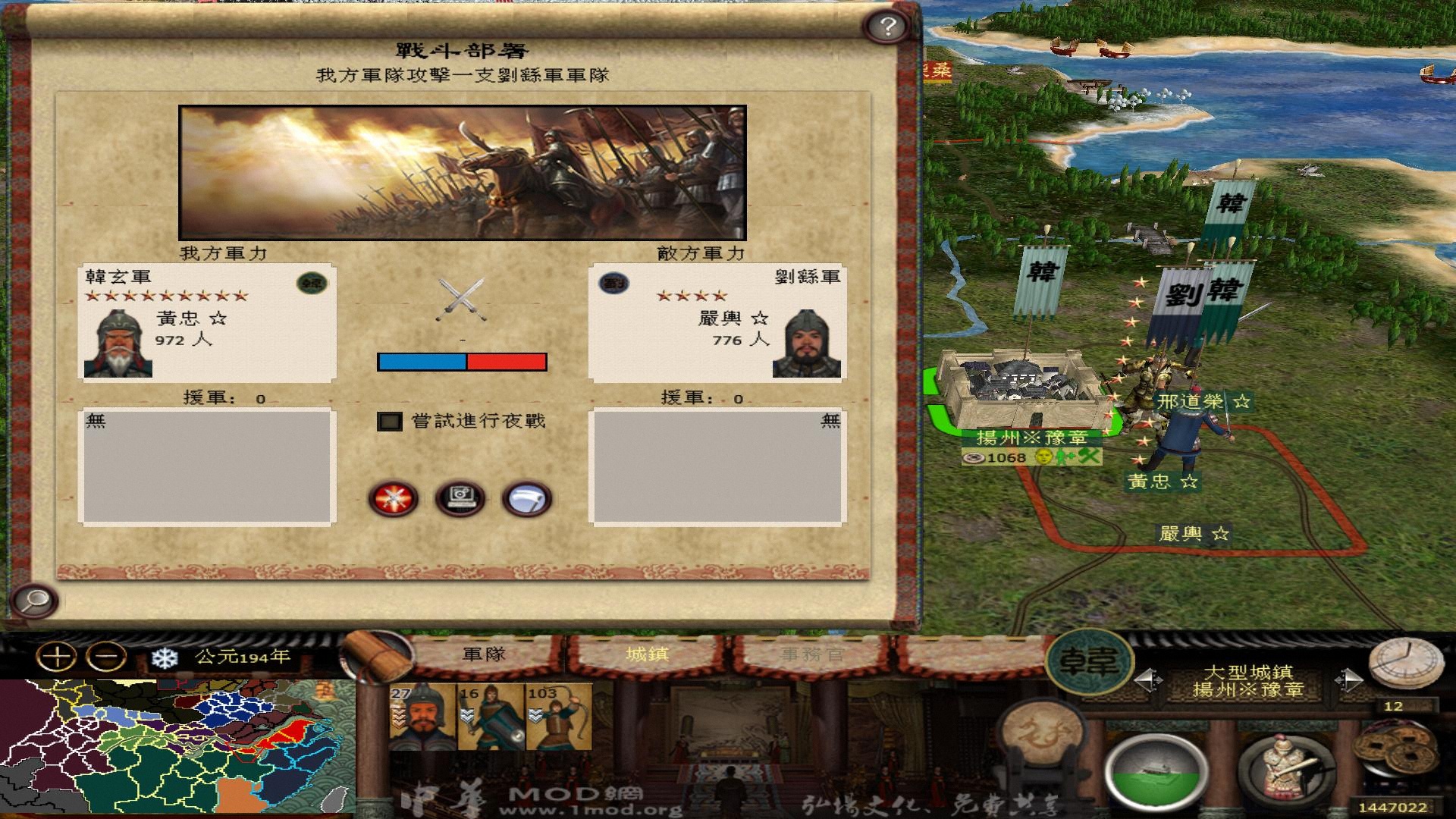Enable the 嘗試進行夜戰 night battle checkbox
Image resolution: width=1456 pixels, height=819 pixels.
pyautogui.click(x=391, y=422)
